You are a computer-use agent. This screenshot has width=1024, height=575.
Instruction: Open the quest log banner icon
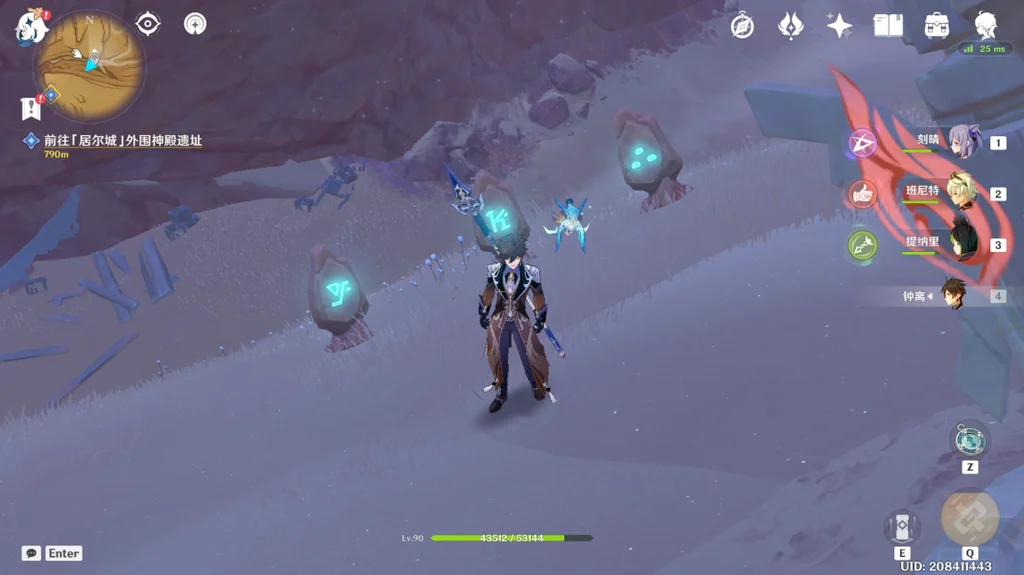tap(30, 107)
